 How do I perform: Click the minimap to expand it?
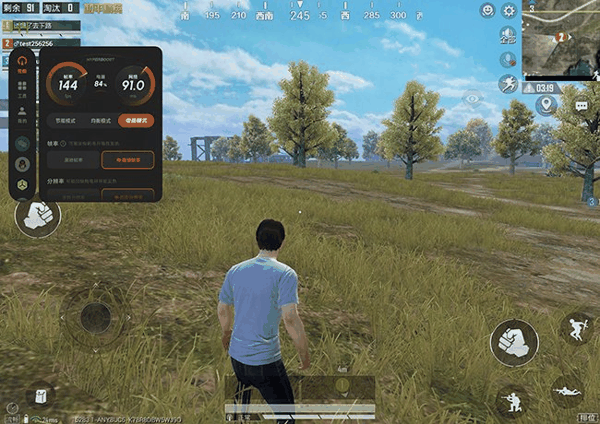560,38
